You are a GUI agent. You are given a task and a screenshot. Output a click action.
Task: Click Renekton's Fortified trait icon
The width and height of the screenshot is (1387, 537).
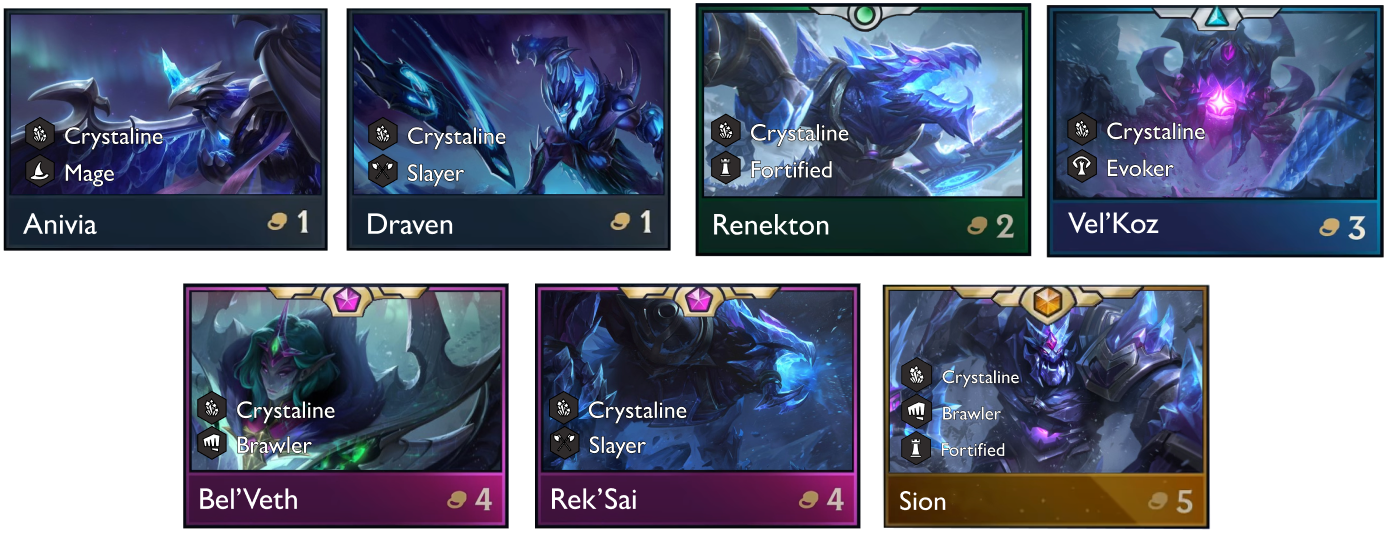pos(725,169)
